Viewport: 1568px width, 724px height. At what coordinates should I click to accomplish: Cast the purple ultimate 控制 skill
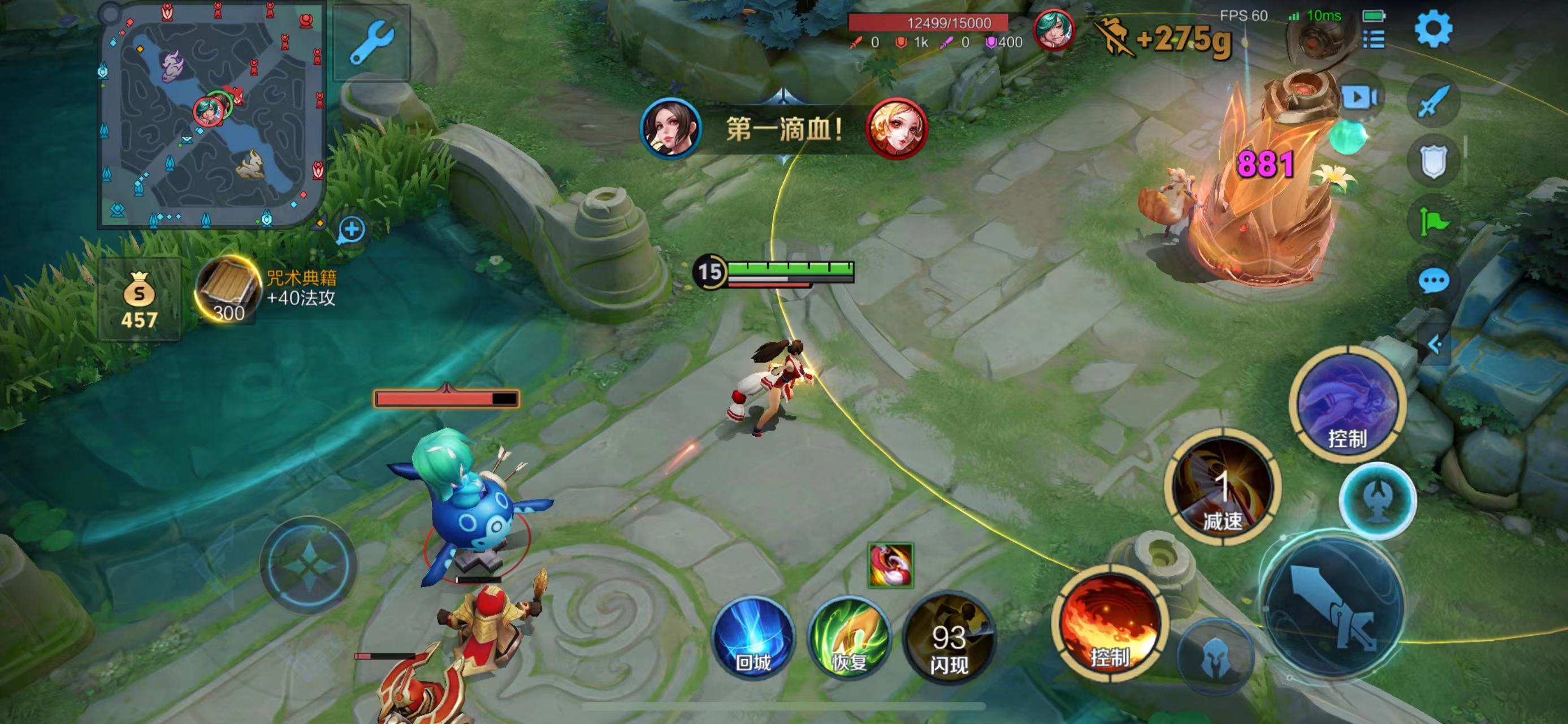coord(1347,404)
